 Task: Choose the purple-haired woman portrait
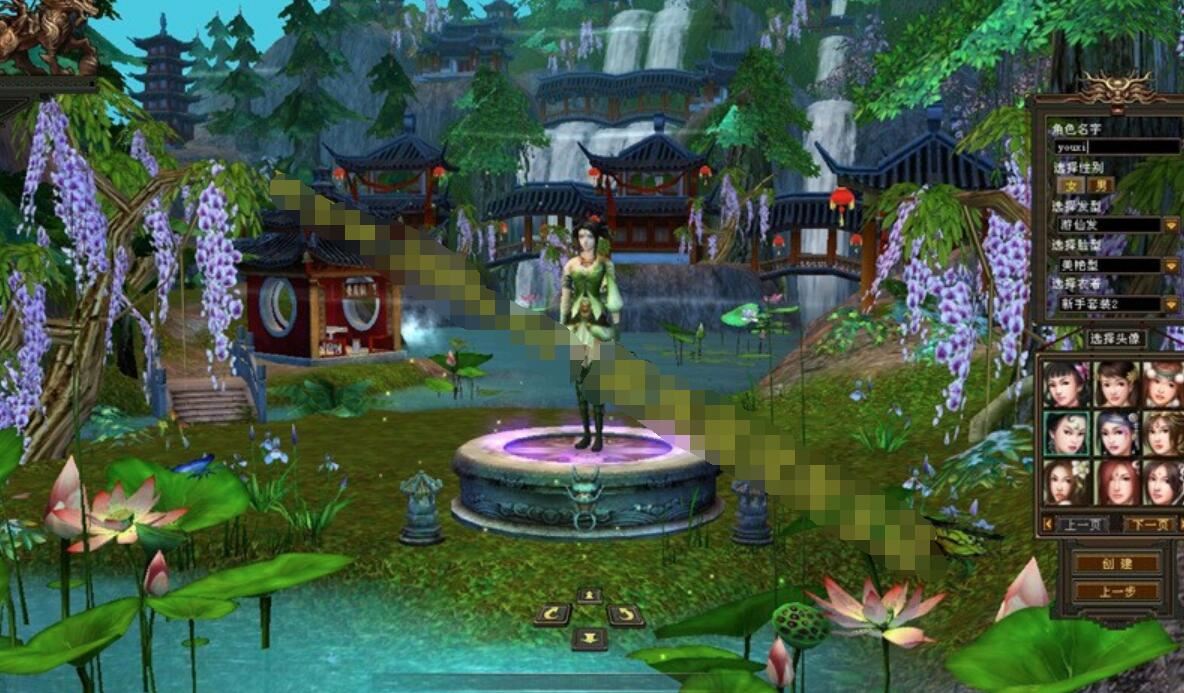click(x=1115, y=433)
